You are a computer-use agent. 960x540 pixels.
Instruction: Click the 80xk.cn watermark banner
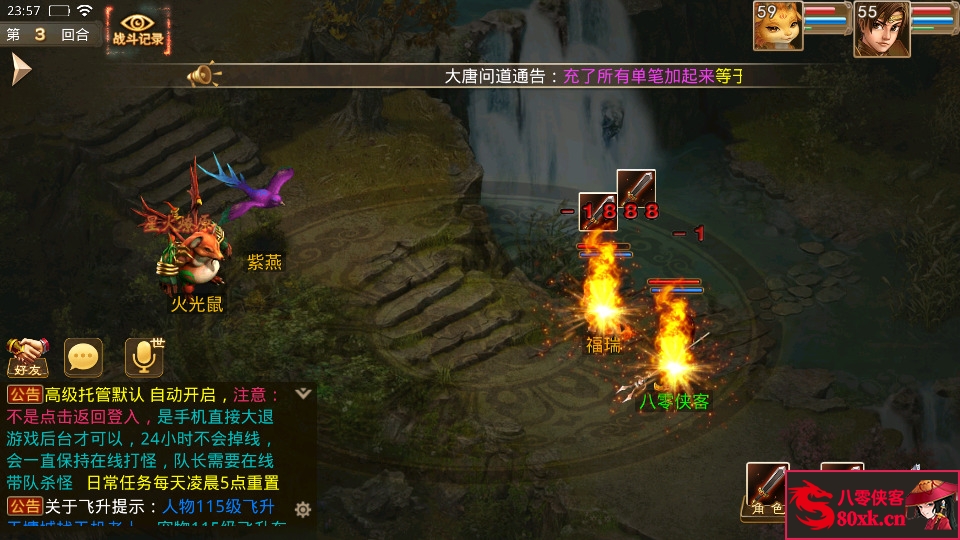(x=872, y=506)
